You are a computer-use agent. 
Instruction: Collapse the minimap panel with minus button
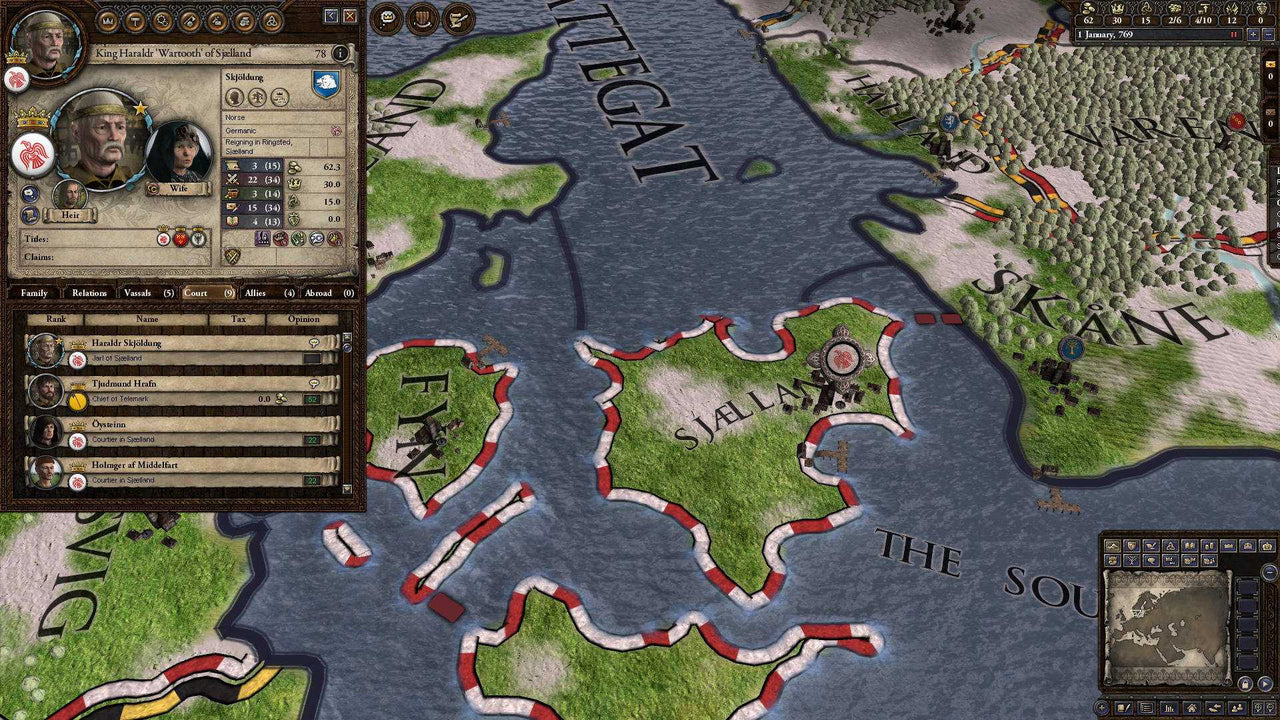(1269, 572)
